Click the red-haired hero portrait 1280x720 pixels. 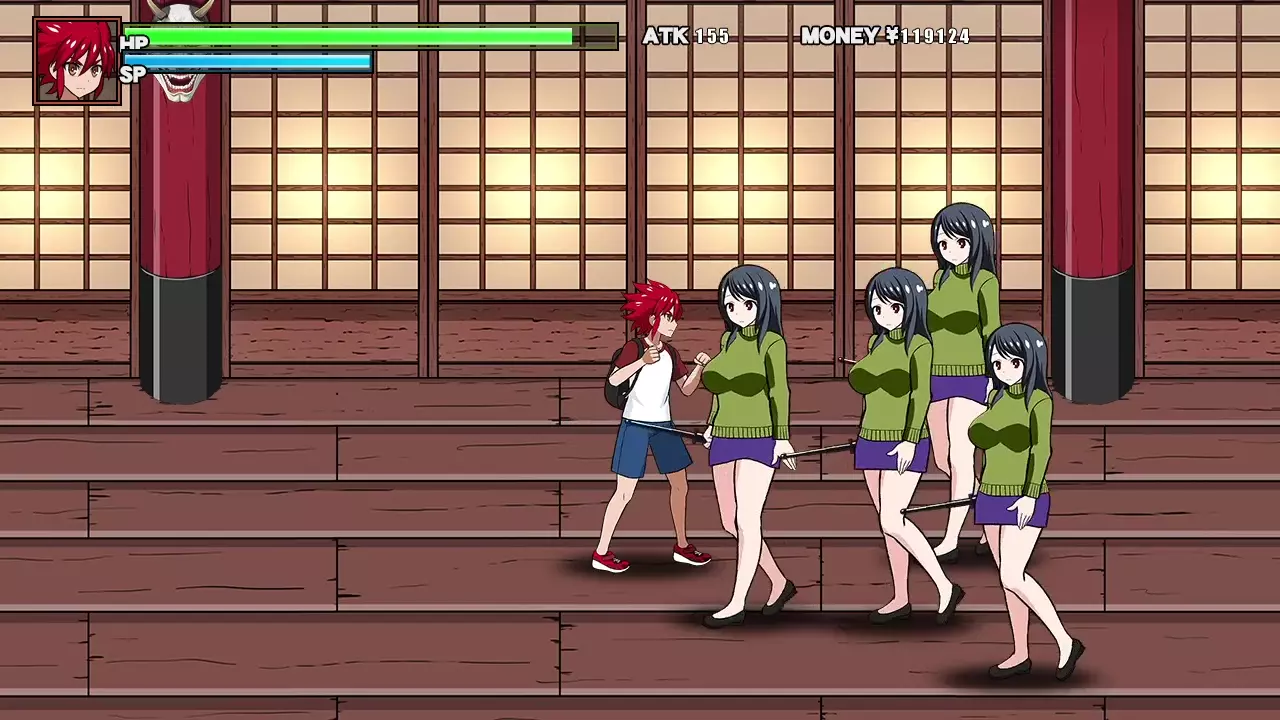click(x=77, y=61)
